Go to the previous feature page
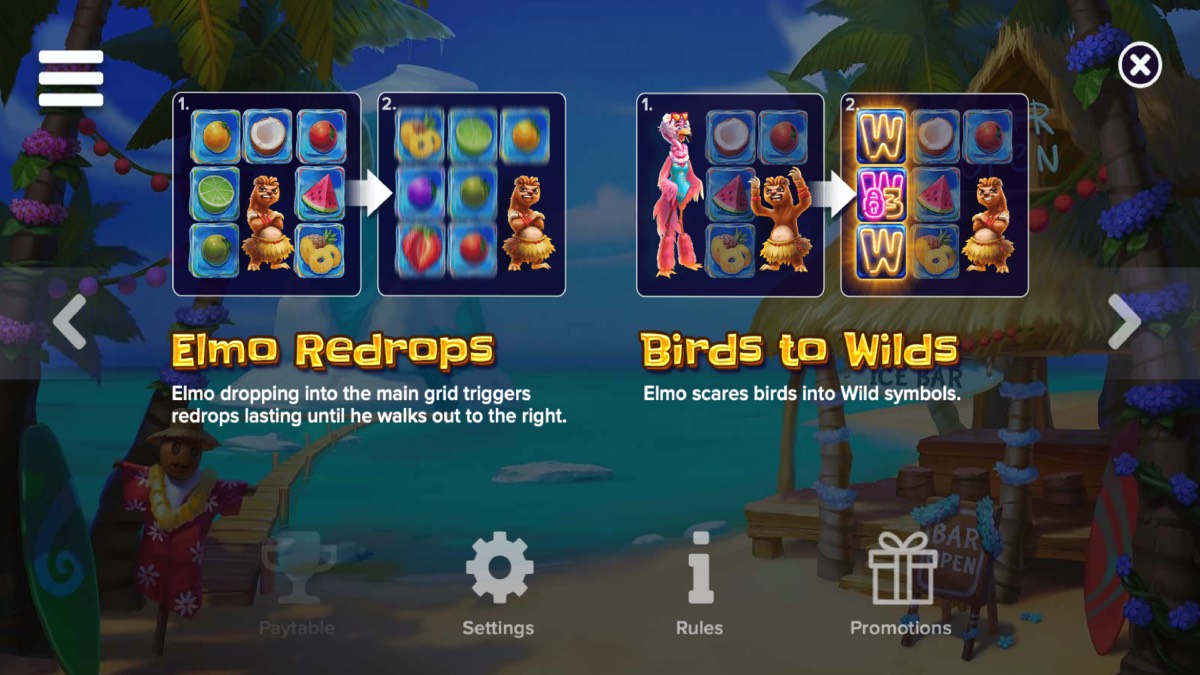 (x=69, y=322)
